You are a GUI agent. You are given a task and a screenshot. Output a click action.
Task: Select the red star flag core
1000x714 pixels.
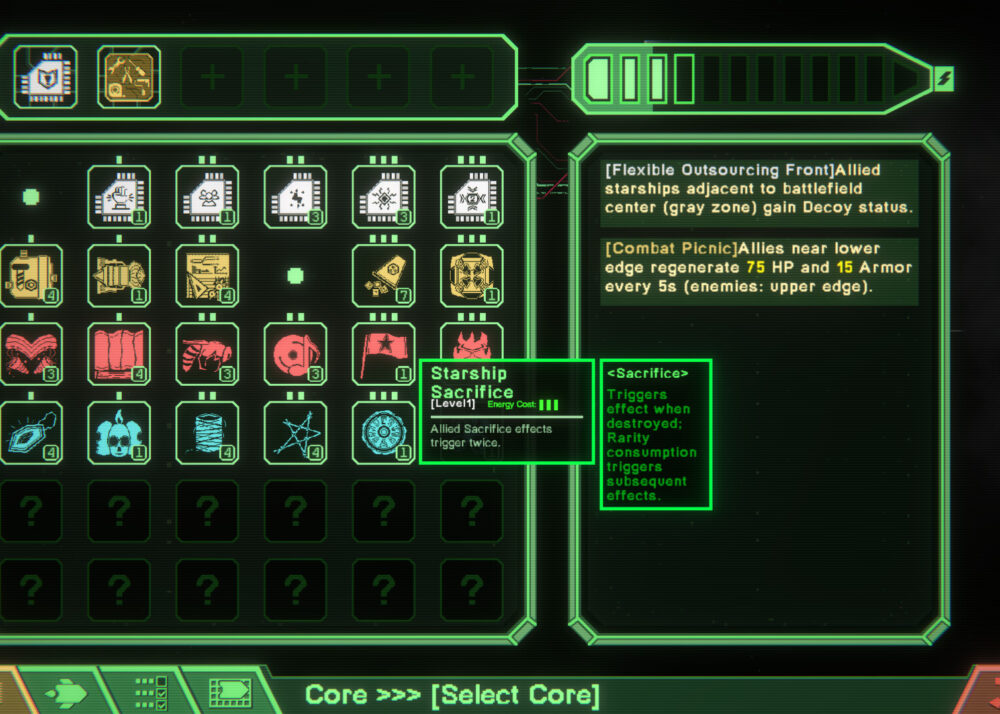[x=383, y=353]
